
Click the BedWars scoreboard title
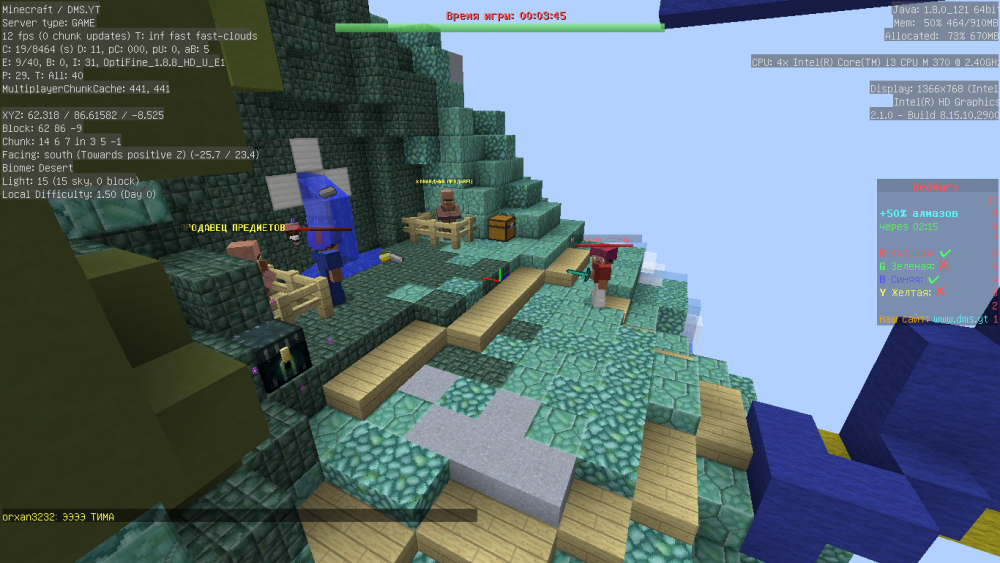click(934, 187)
